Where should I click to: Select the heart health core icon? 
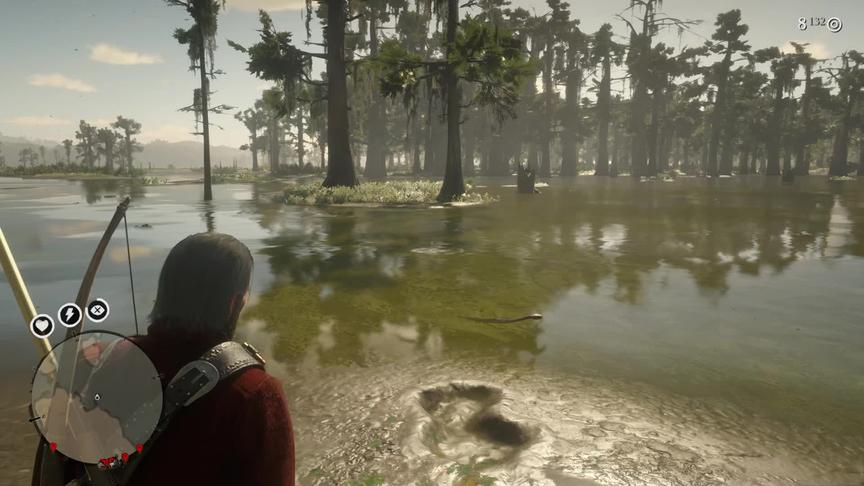pyautogui.click(x=42, y=325)
